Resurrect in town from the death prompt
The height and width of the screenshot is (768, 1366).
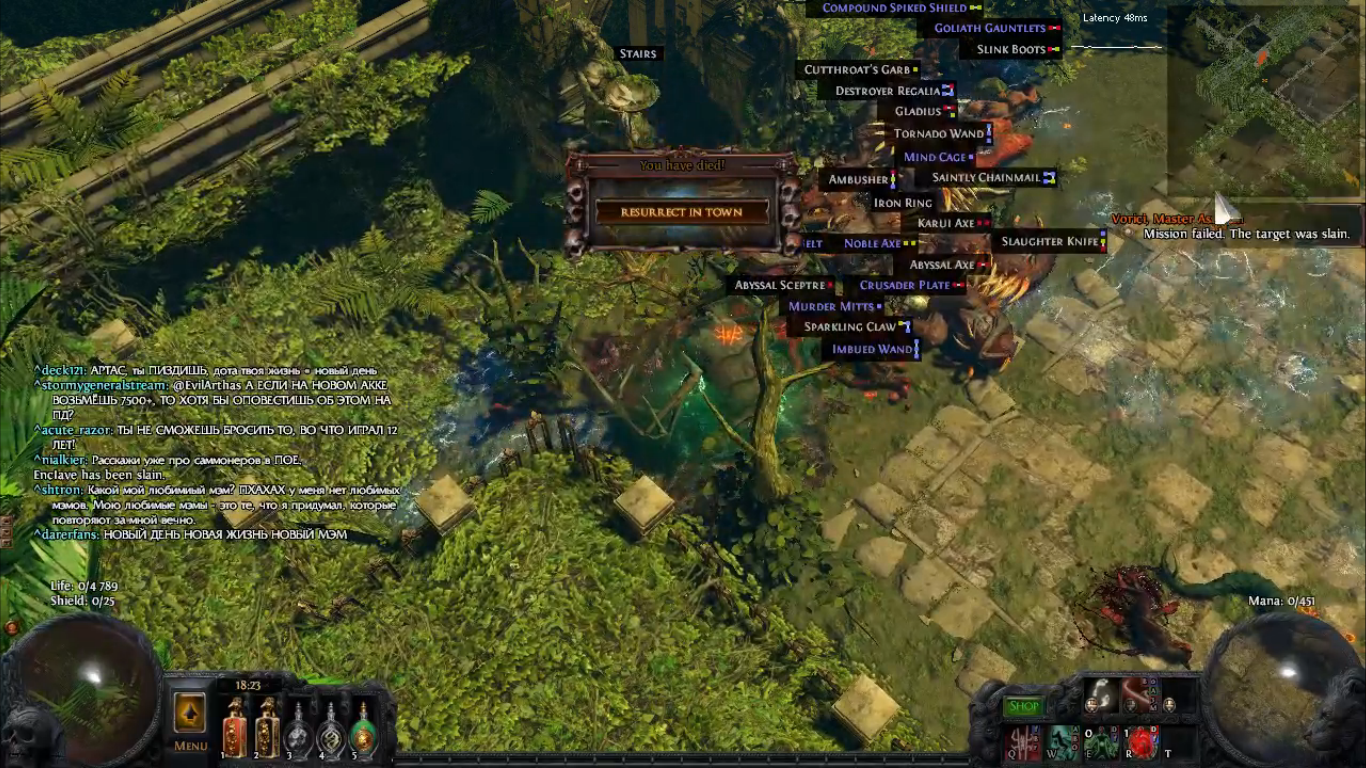[682, 212]
